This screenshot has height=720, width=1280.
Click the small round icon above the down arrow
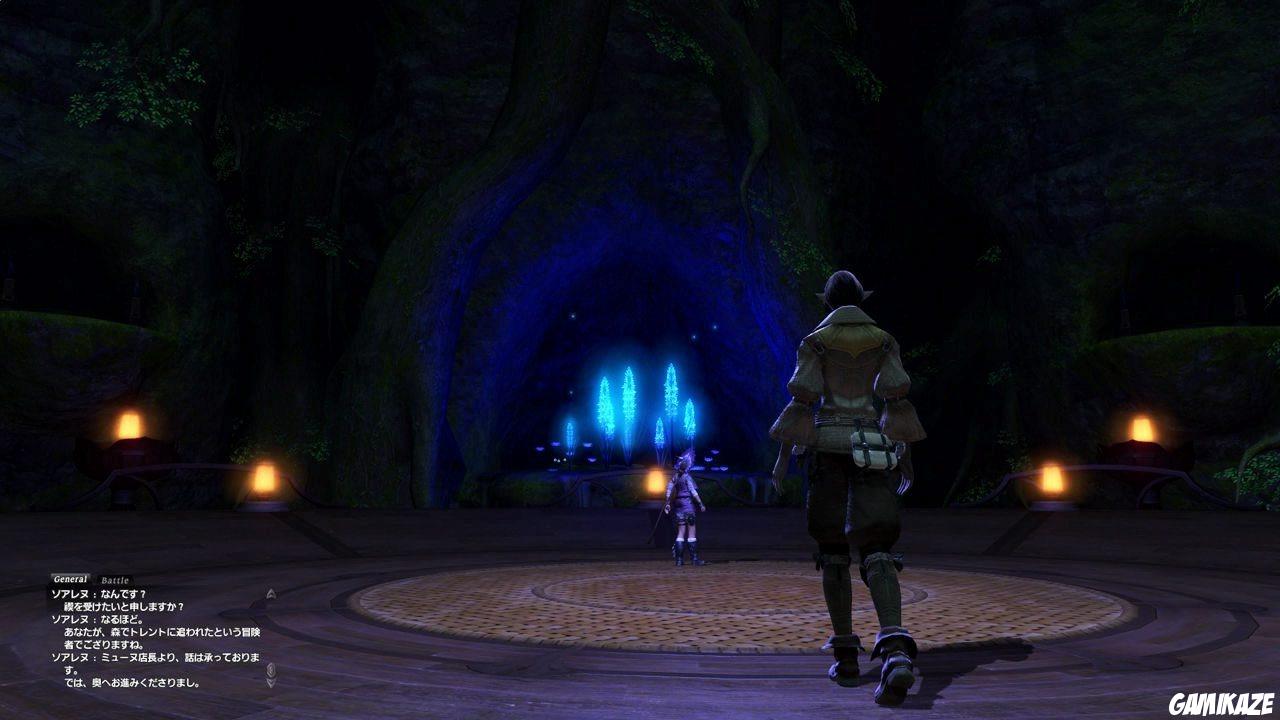(271, 669)
